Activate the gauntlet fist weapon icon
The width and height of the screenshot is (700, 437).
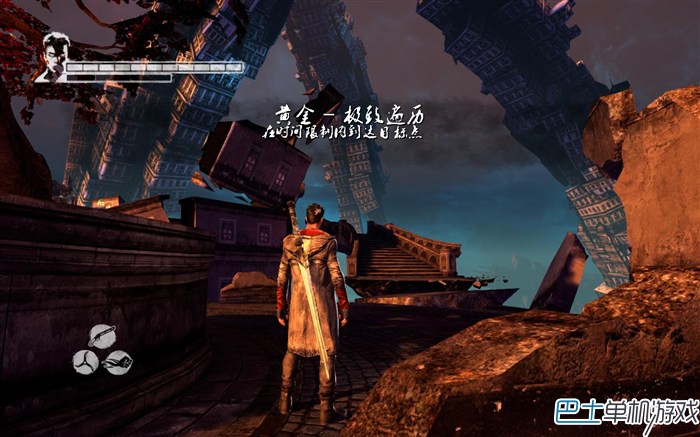pos(118,362)
